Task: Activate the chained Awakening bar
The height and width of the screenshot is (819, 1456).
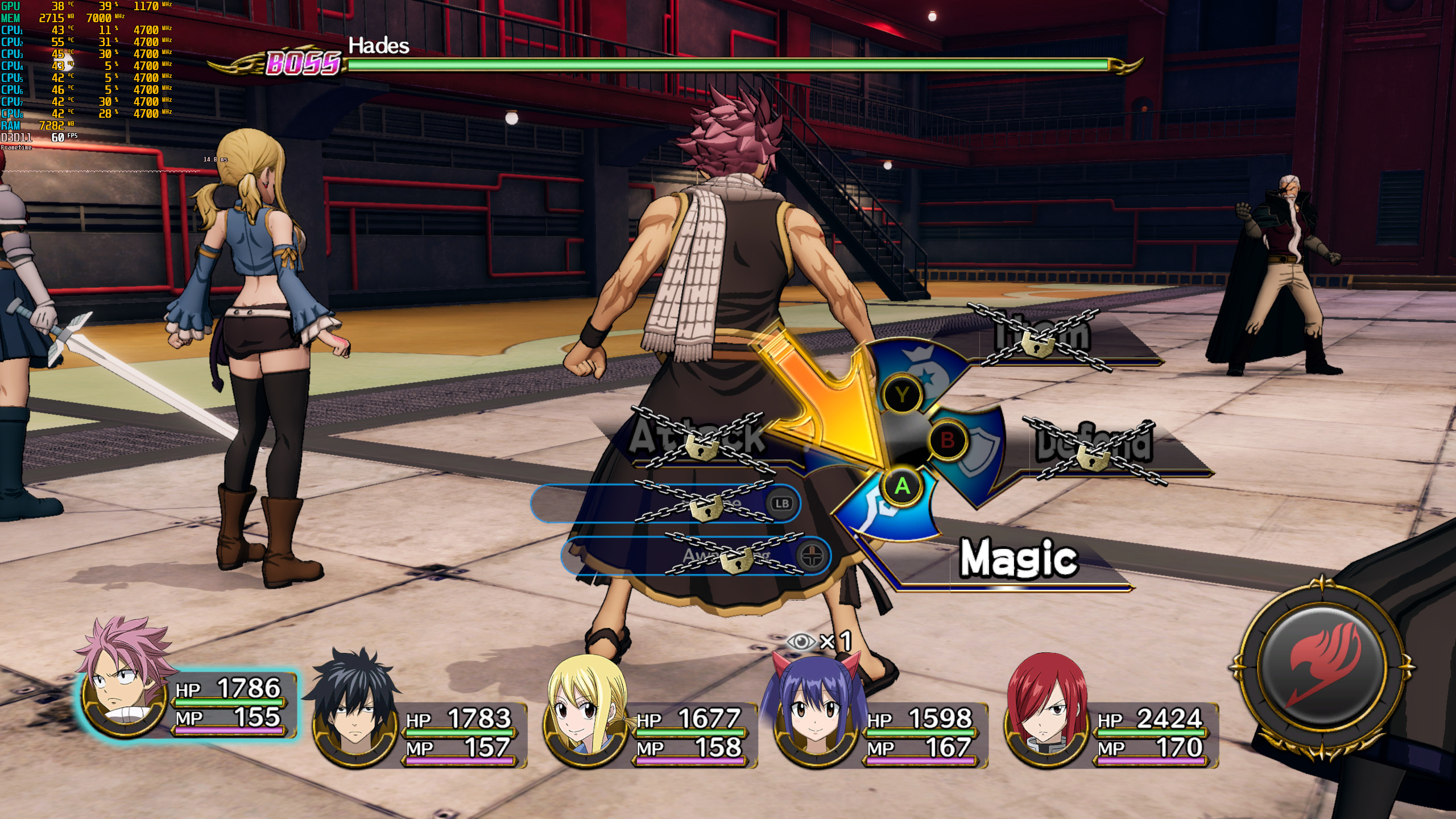Action: [x=696, y=556]
